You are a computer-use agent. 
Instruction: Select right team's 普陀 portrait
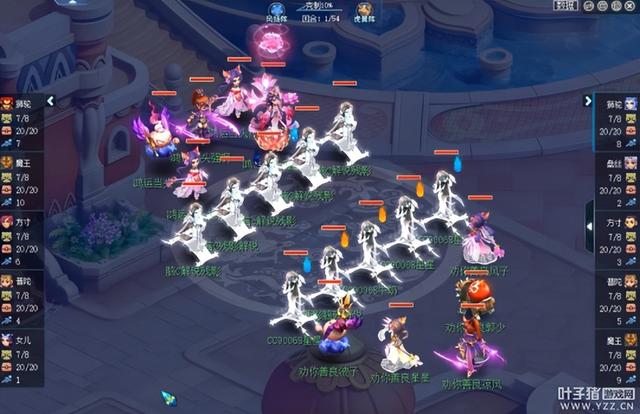[631, 282]
